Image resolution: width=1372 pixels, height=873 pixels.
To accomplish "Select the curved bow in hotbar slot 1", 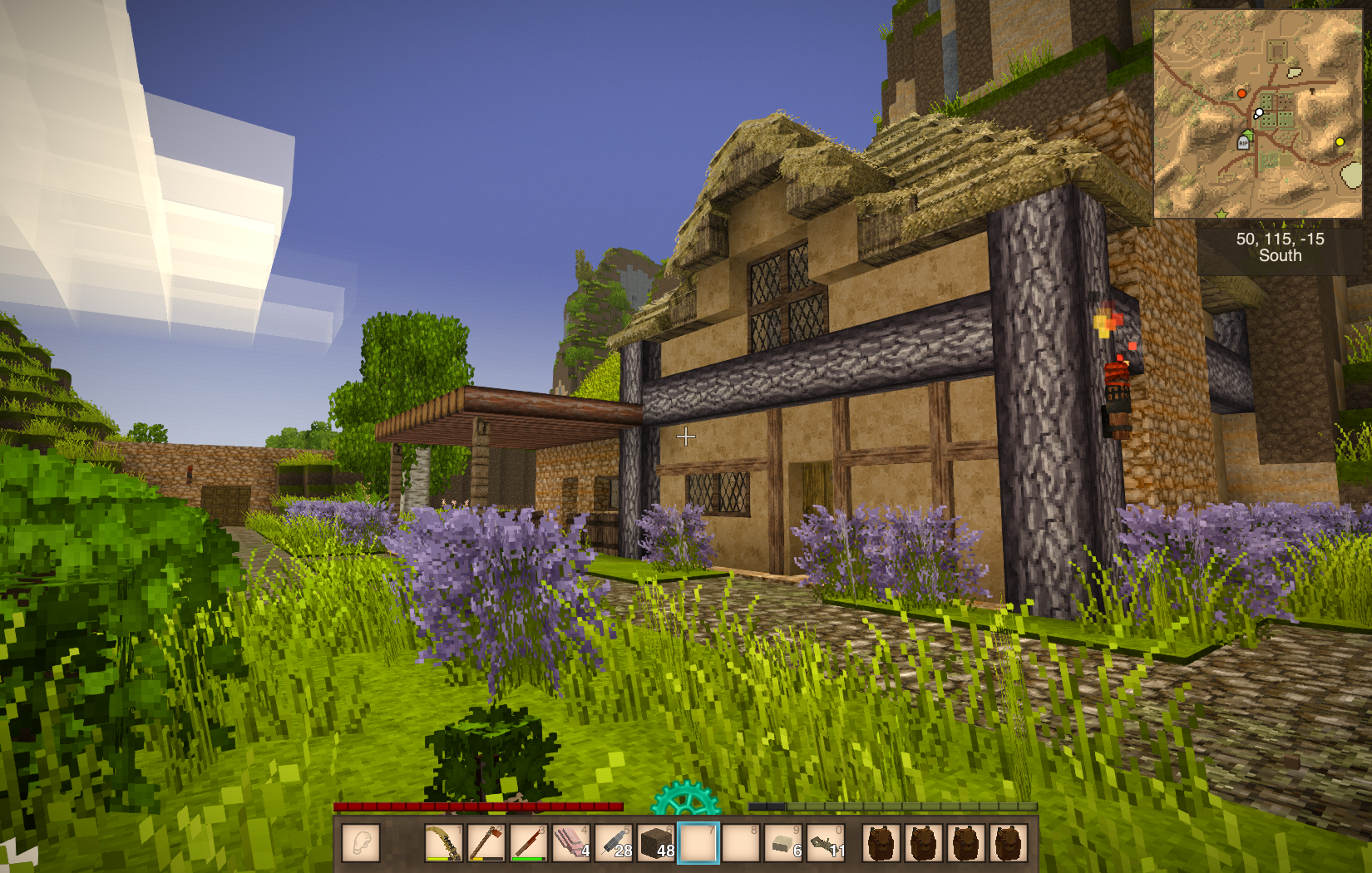I will coord(443,842).
